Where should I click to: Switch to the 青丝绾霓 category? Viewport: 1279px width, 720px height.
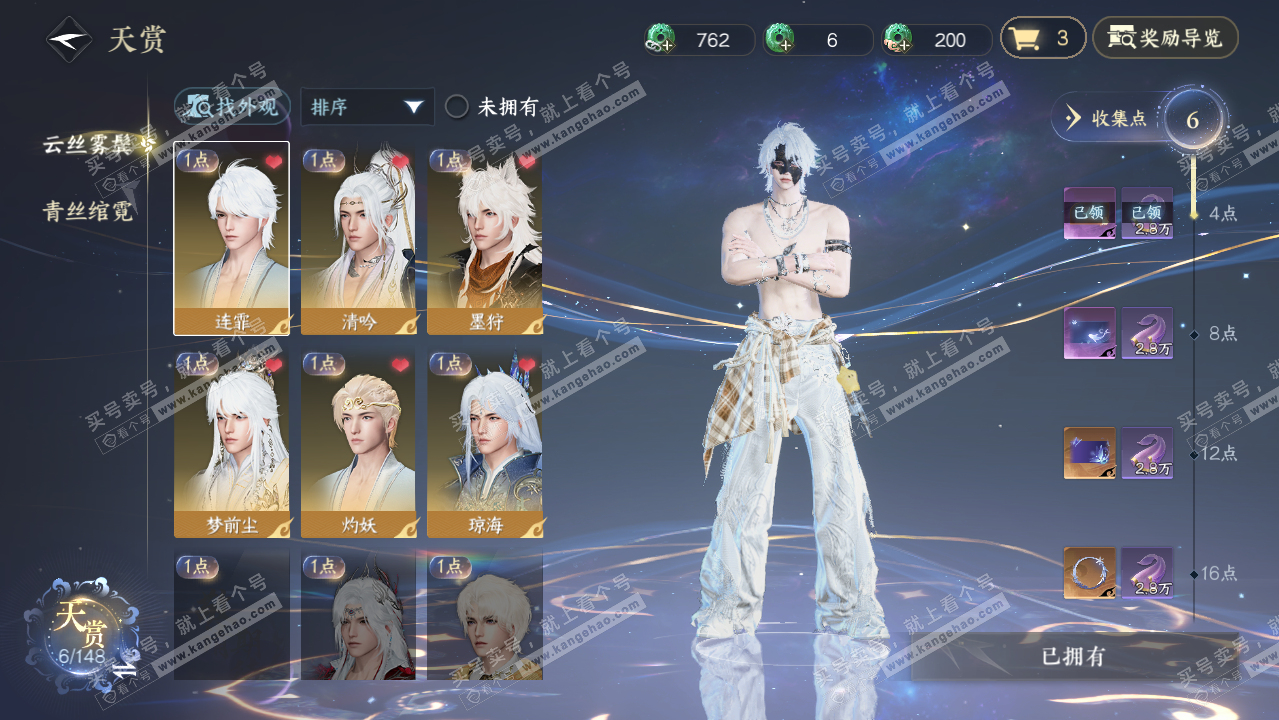88,211
